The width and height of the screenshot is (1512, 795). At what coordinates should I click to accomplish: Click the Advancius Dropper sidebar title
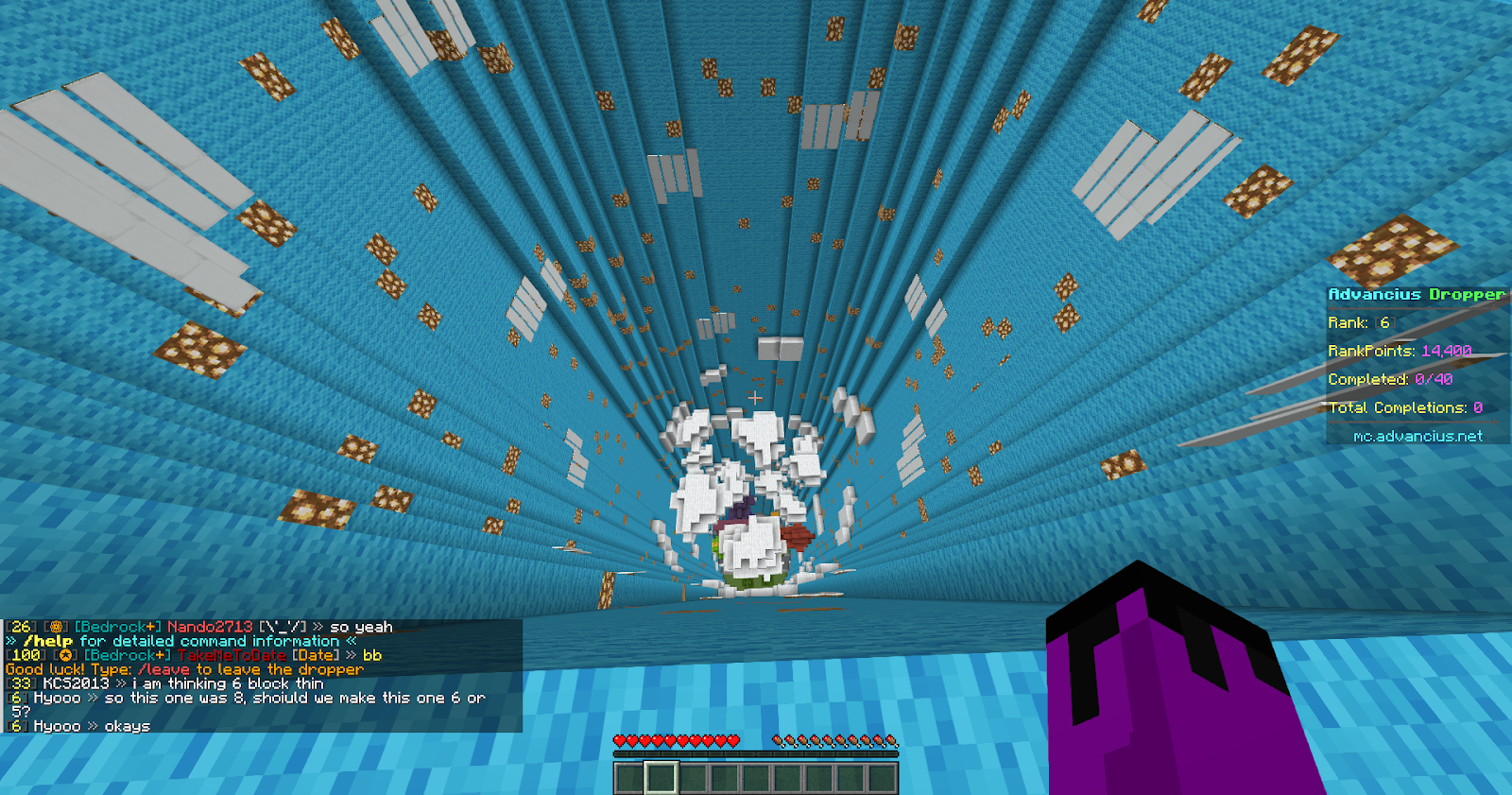pyautogui.click(x=1415, y=294)
